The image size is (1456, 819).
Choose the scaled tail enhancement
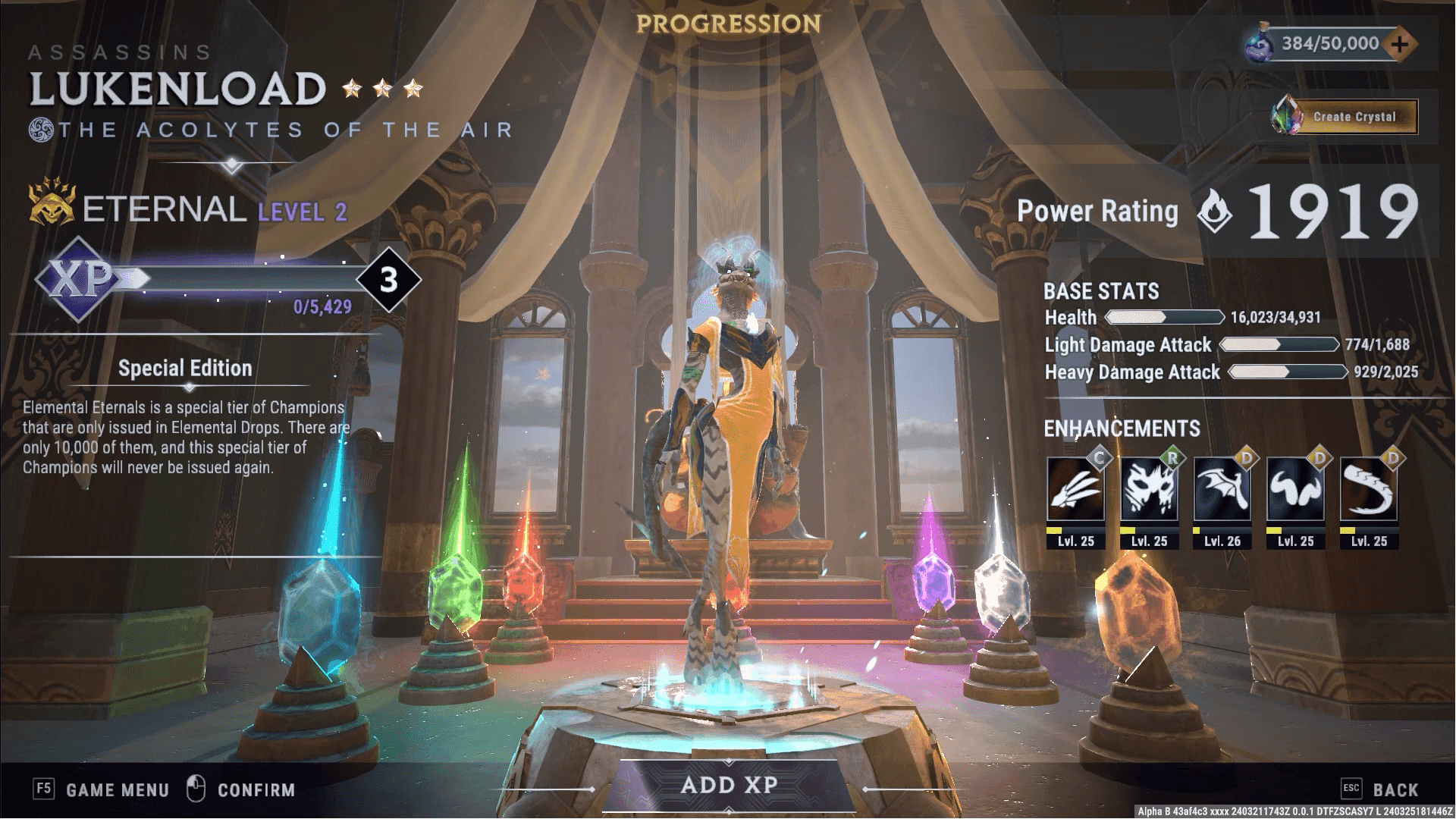1369,491
